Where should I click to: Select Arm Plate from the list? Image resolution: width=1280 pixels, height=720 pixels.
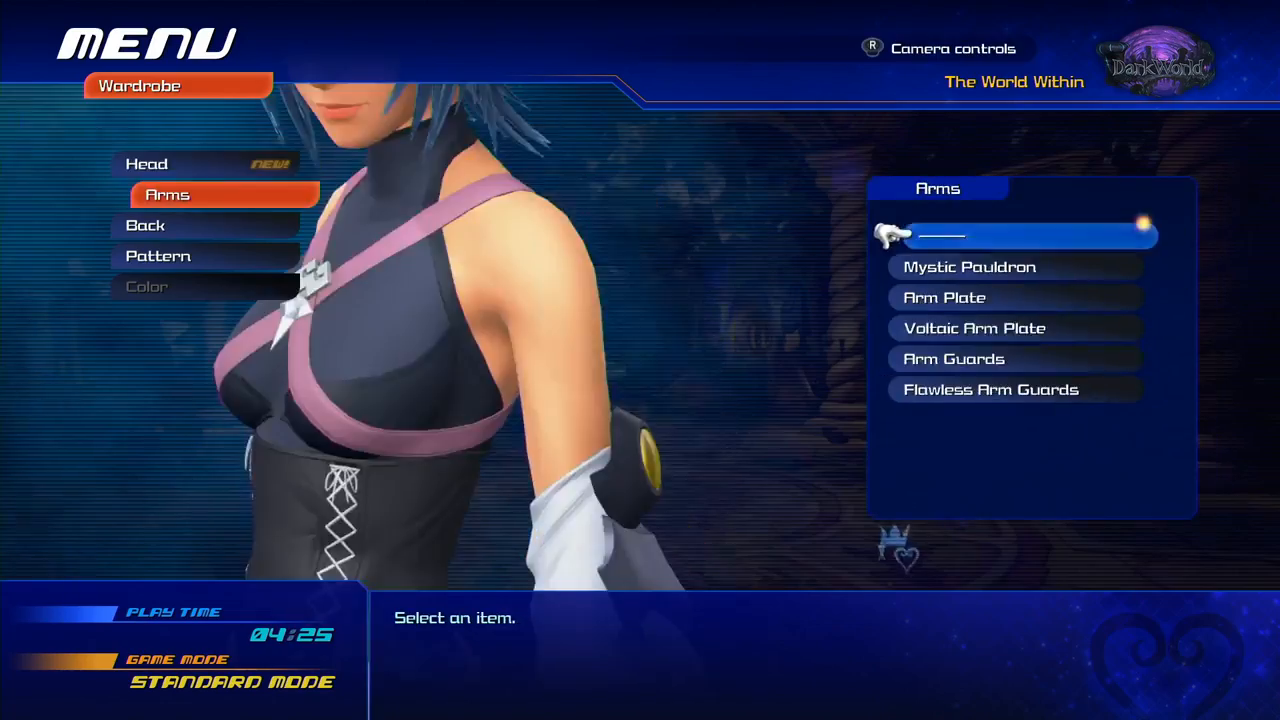click(x=1014, y=298)
